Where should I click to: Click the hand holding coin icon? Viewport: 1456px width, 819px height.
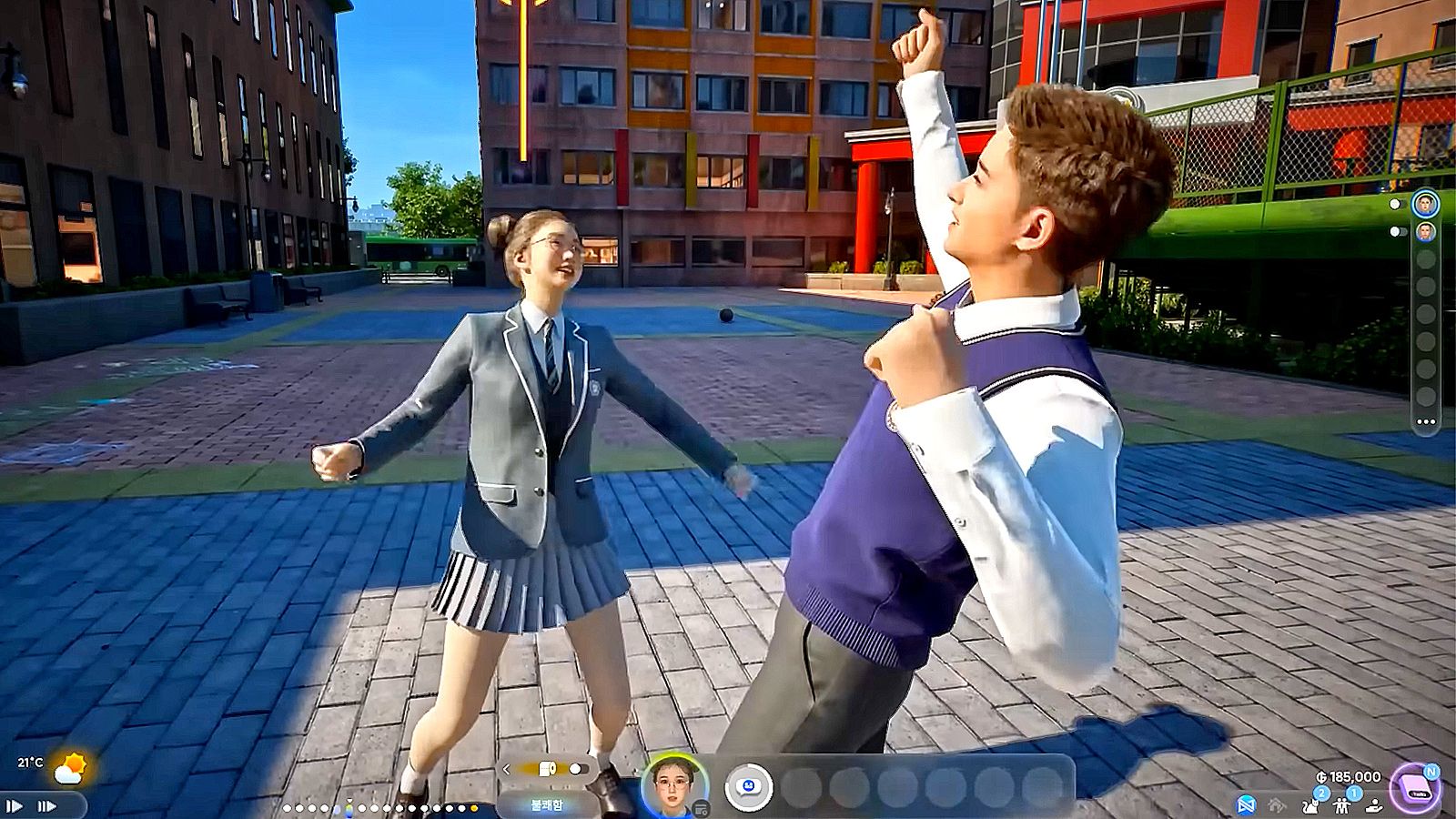click(x=1375, y=805)
